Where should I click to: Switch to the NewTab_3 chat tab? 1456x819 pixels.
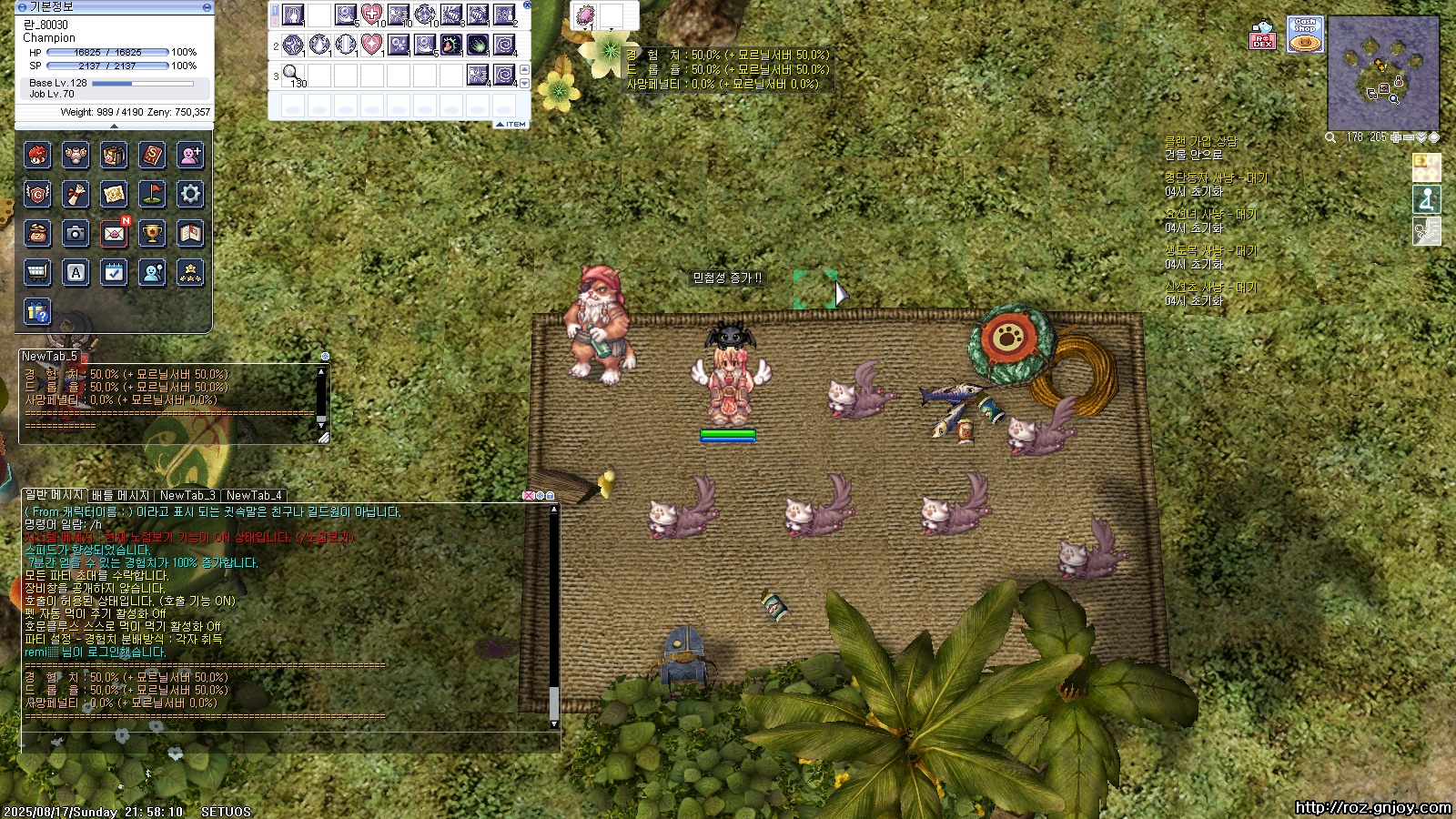coord(187,496)
